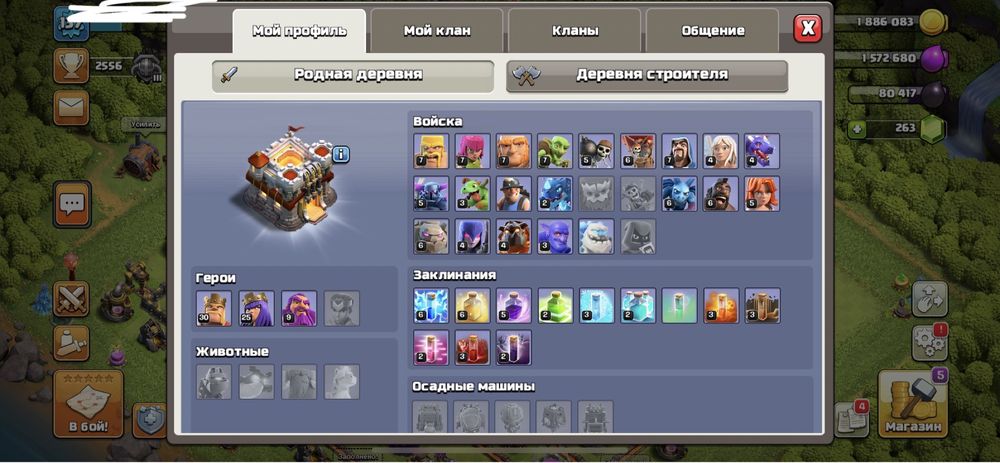Select the Archer Queen hero icon
Screen dimensions: 1000x463
256,308
